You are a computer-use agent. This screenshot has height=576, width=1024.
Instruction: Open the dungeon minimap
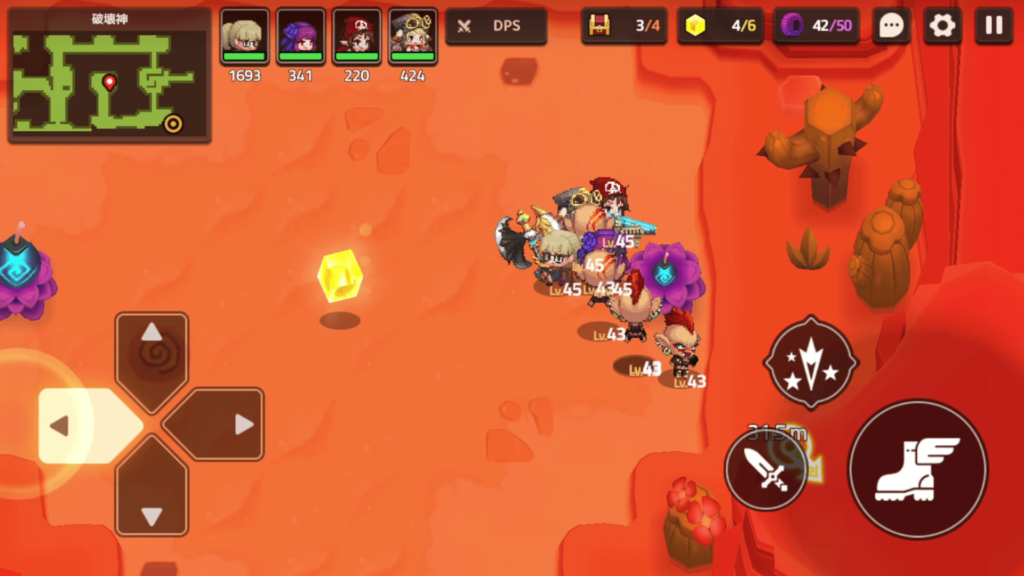coord(109,76)
